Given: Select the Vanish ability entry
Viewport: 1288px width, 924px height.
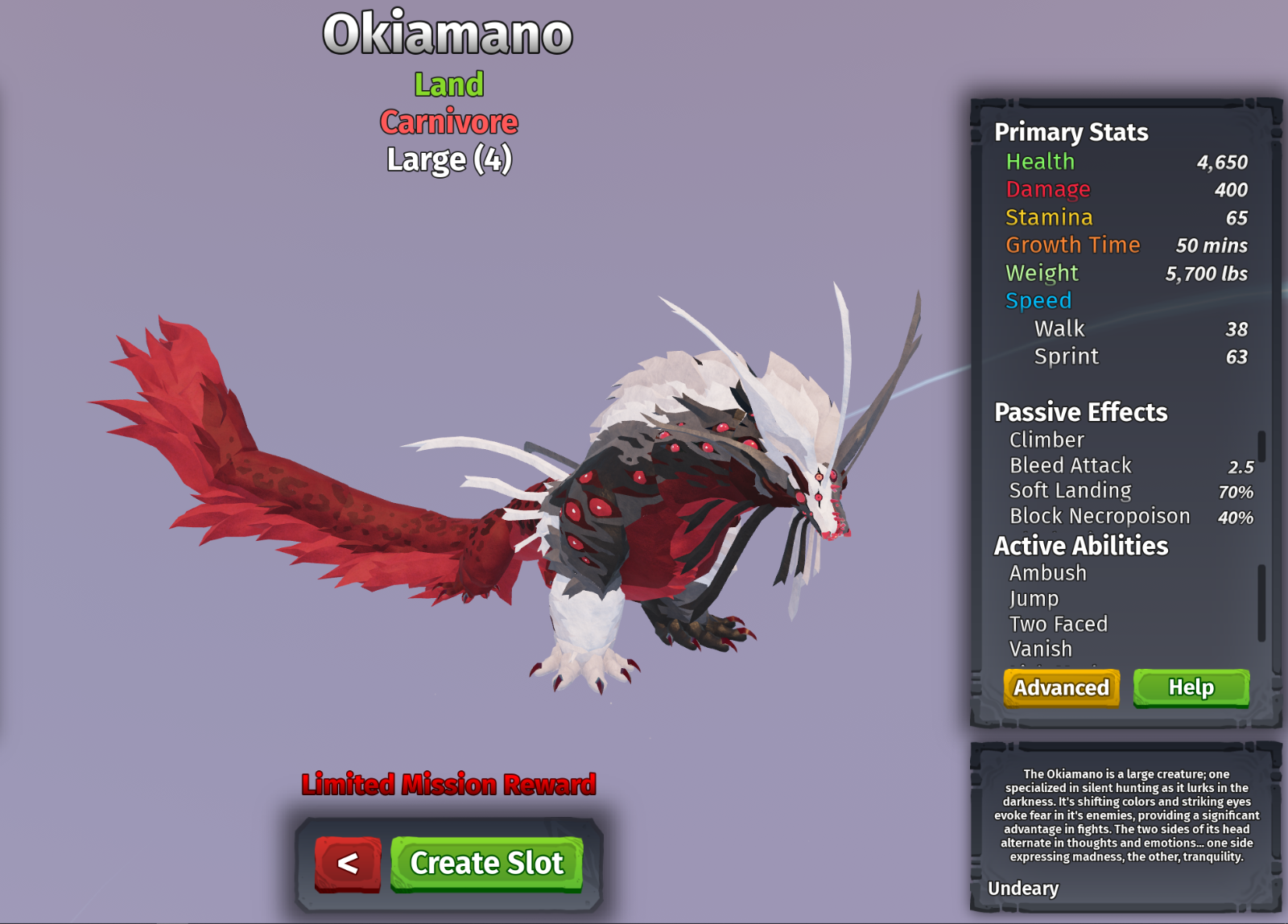Looking at the screenshot, I should pos(1041,649).
